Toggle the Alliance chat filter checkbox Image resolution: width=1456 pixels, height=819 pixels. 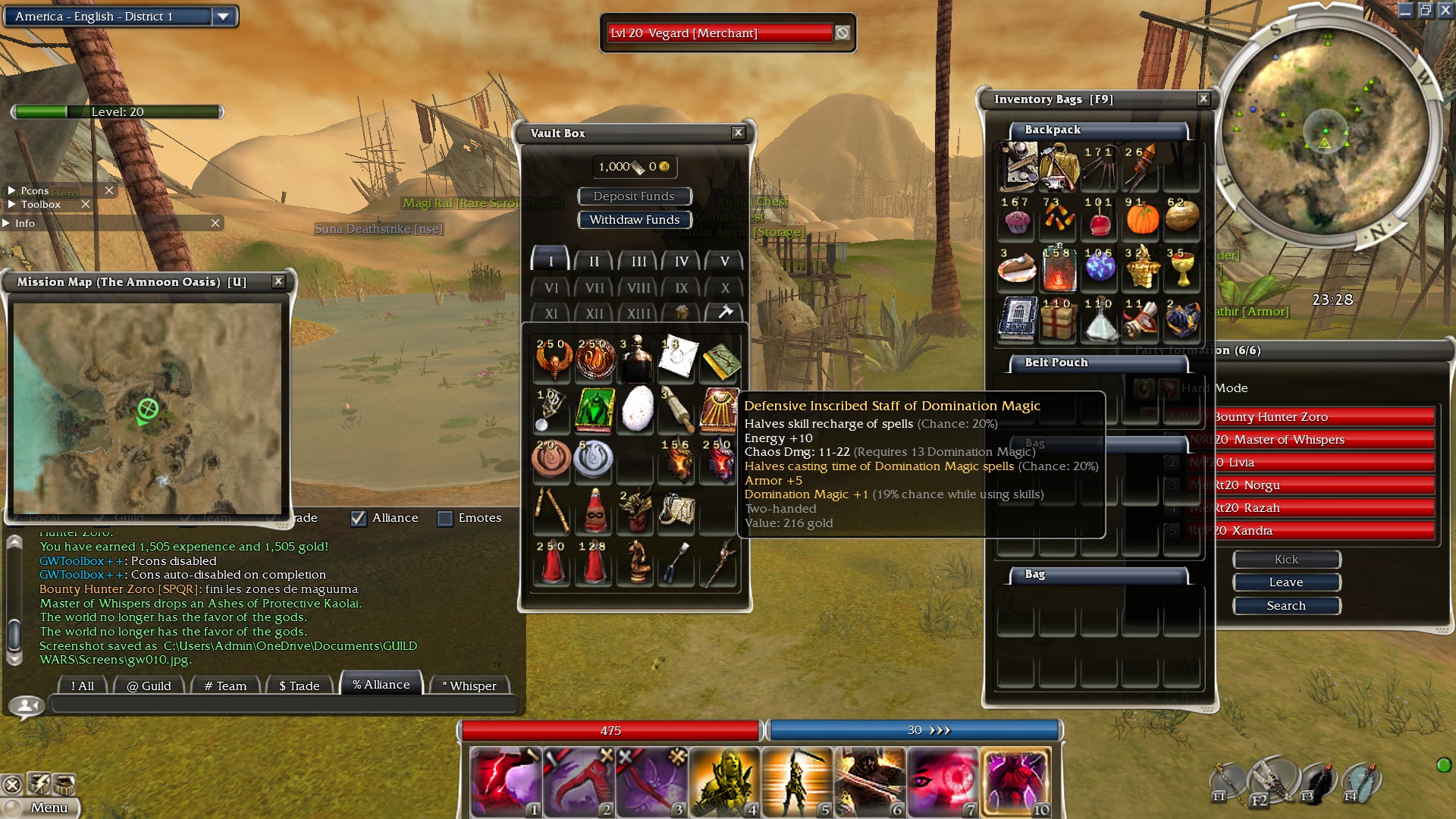click(359, 518)
